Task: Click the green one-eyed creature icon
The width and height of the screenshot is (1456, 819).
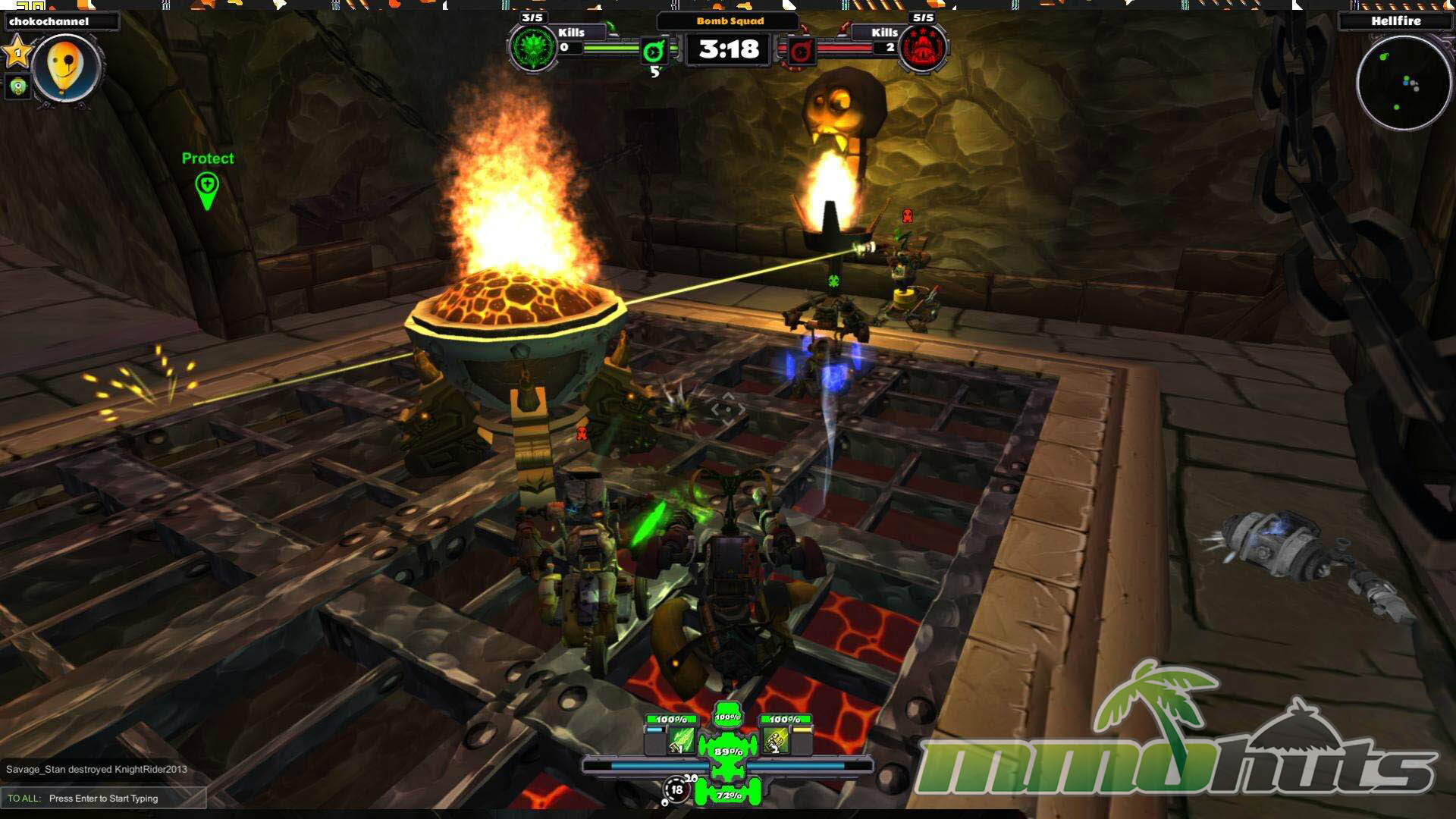Action: pyautogui.click(x=17, y=87)
